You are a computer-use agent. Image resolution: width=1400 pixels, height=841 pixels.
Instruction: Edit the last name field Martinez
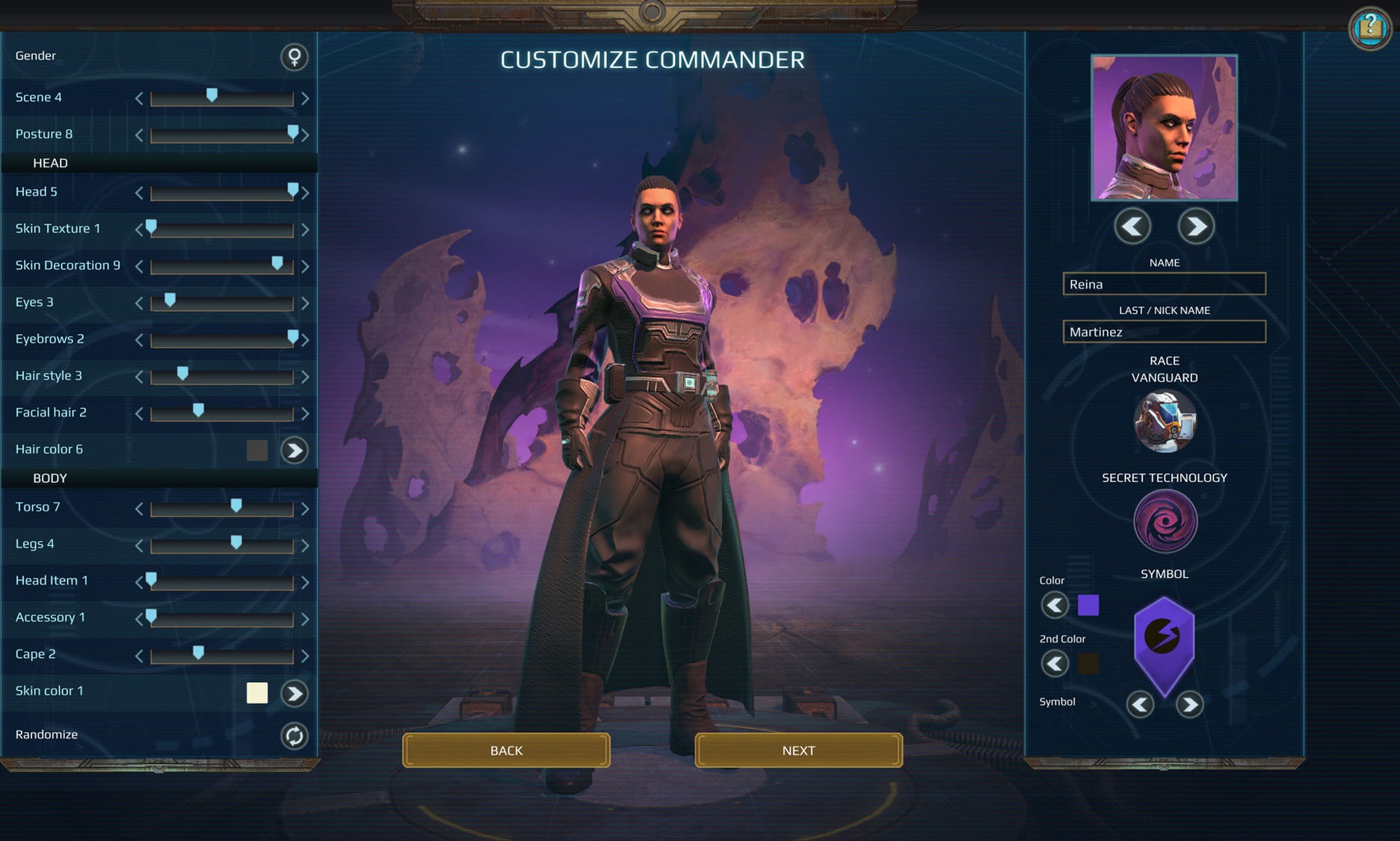(x=1164, y=331)
